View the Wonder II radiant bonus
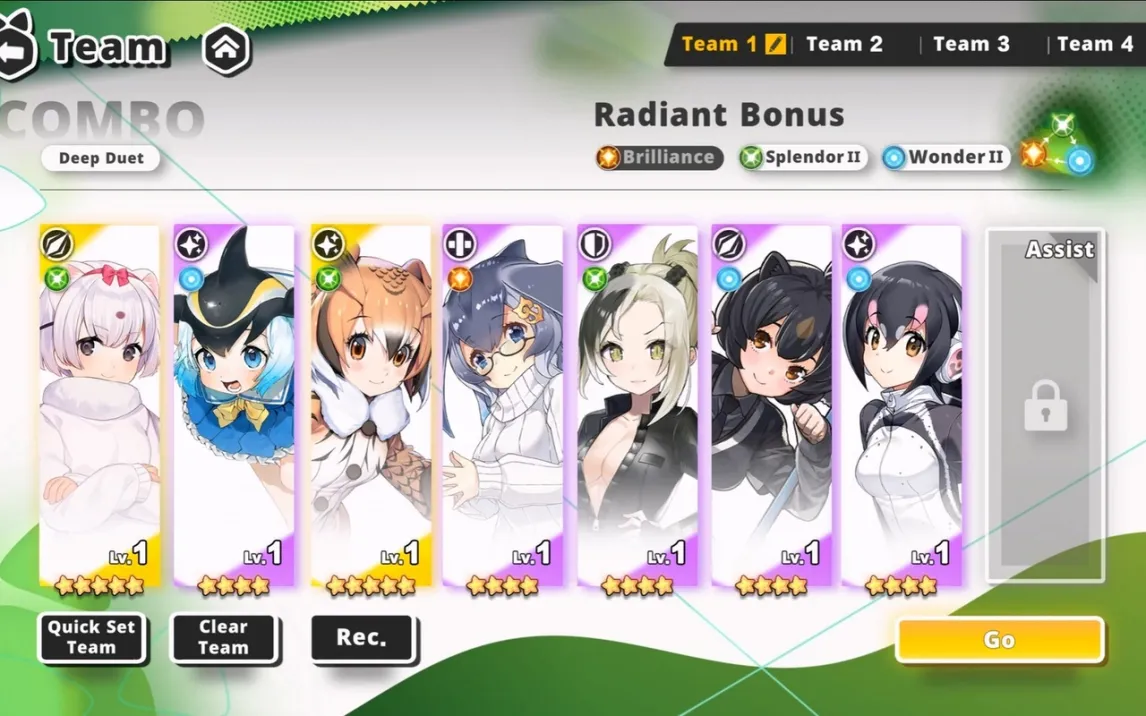The height and width of the screenshot is (716, 1146). pos(945,157)
